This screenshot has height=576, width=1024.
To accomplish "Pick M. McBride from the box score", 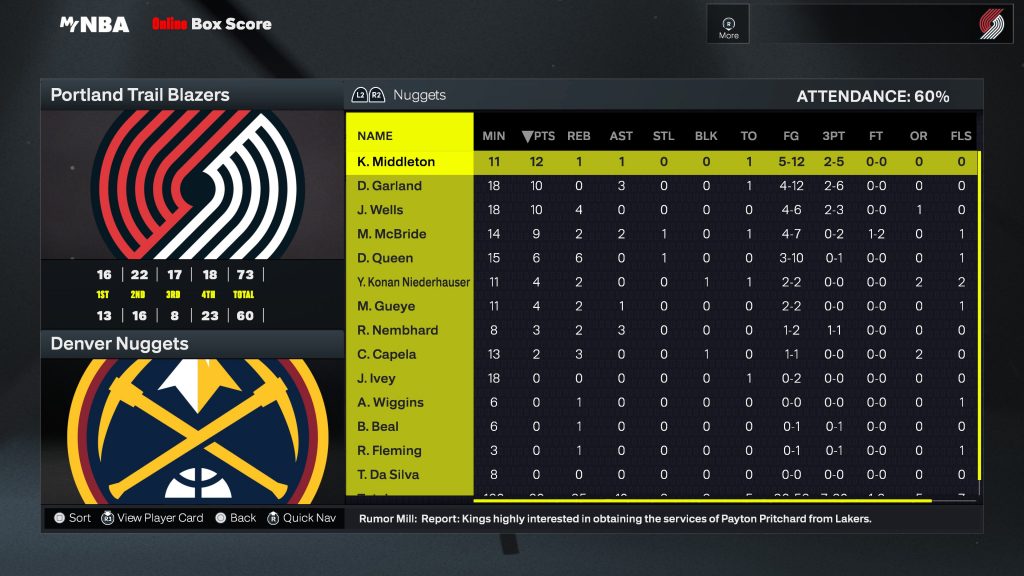I will click(x=392, y=234).
